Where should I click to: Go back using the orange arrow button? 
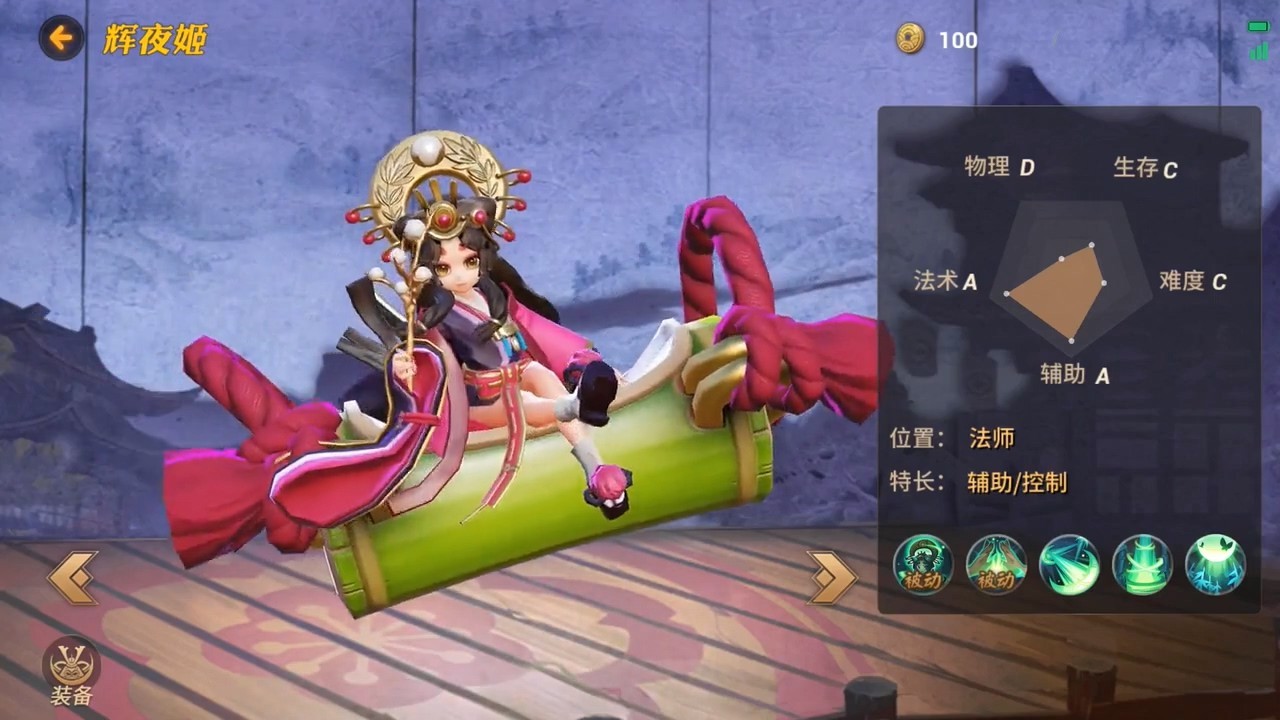click(x=61, y=39)
